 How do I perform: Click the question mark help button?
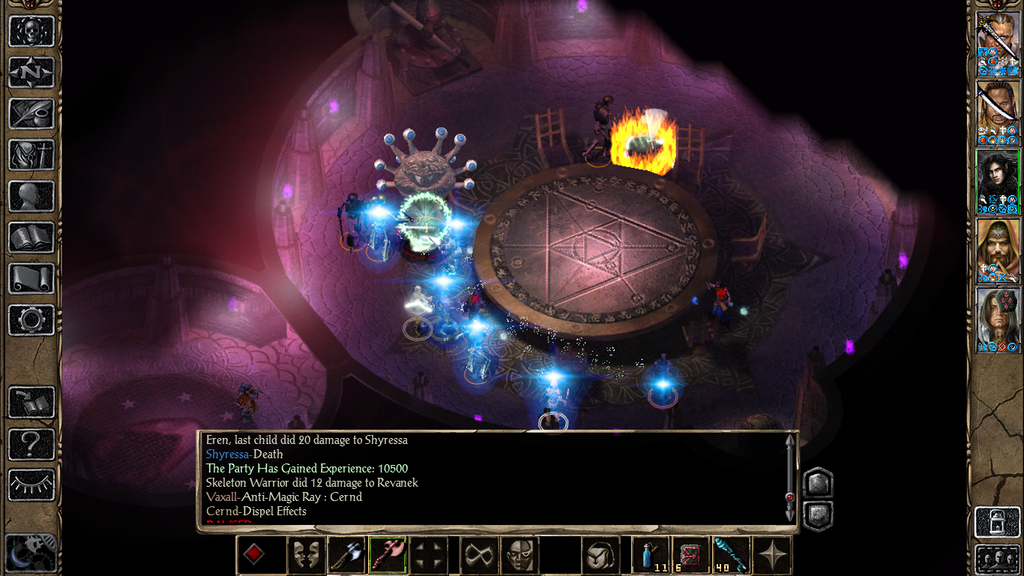coord(31,444)
